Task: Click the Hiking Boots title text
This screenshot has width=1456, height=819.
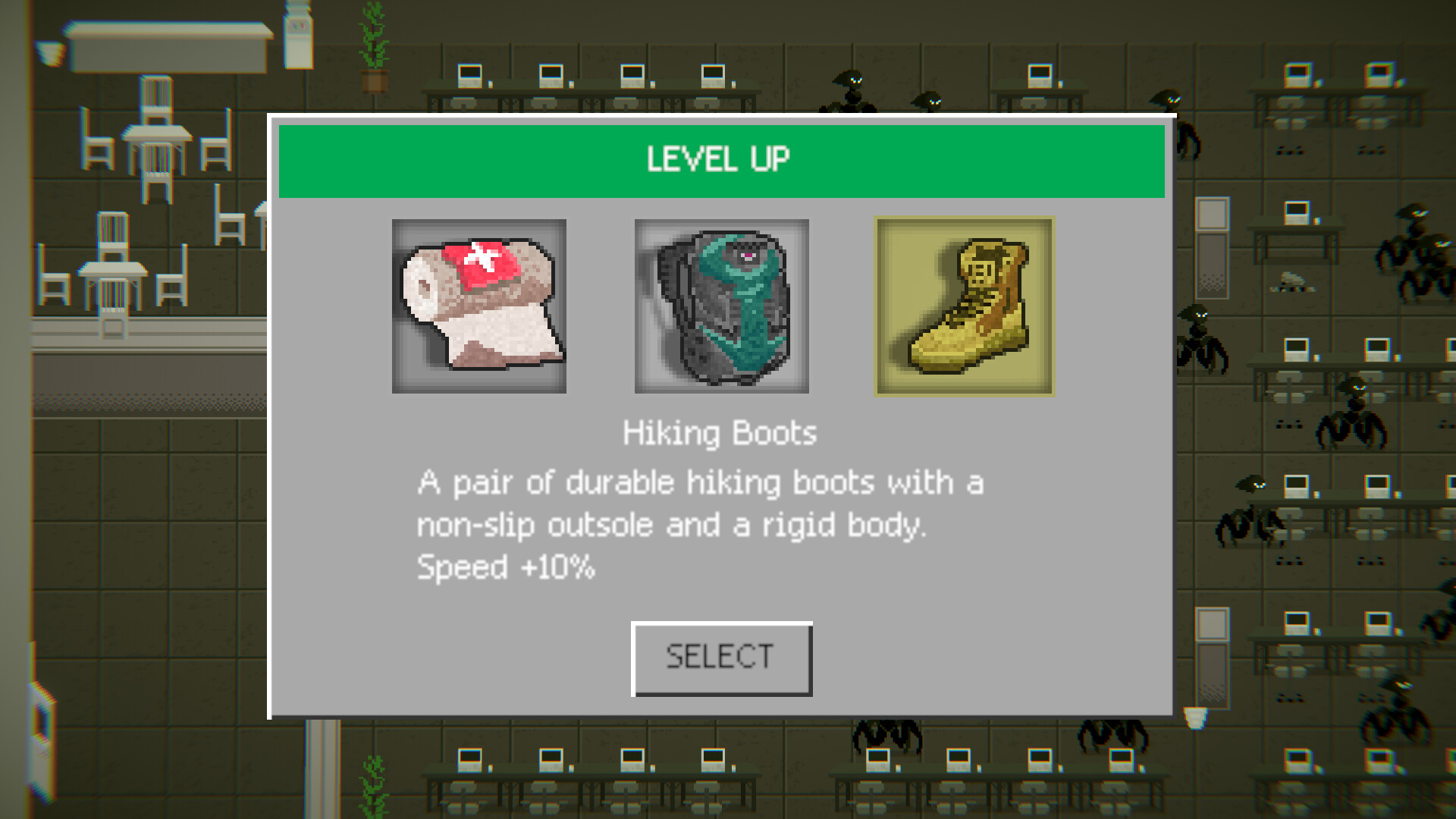Action: click(718, 433)
